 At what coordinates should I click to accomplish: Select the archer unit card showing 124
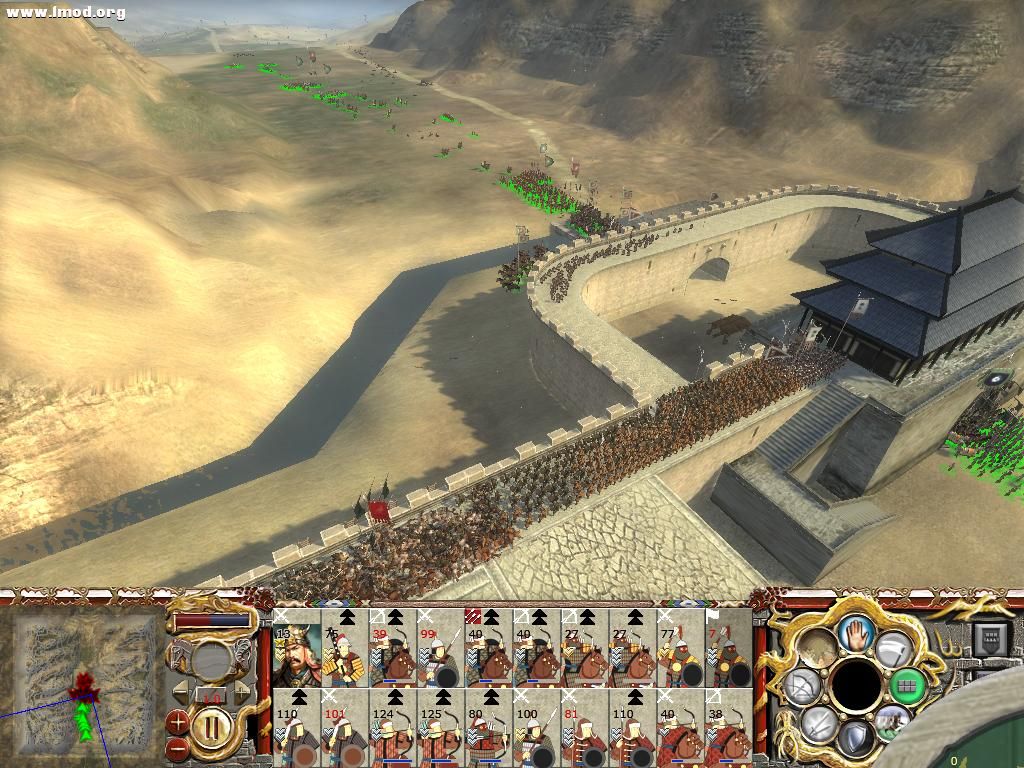(x=392, y=727)
